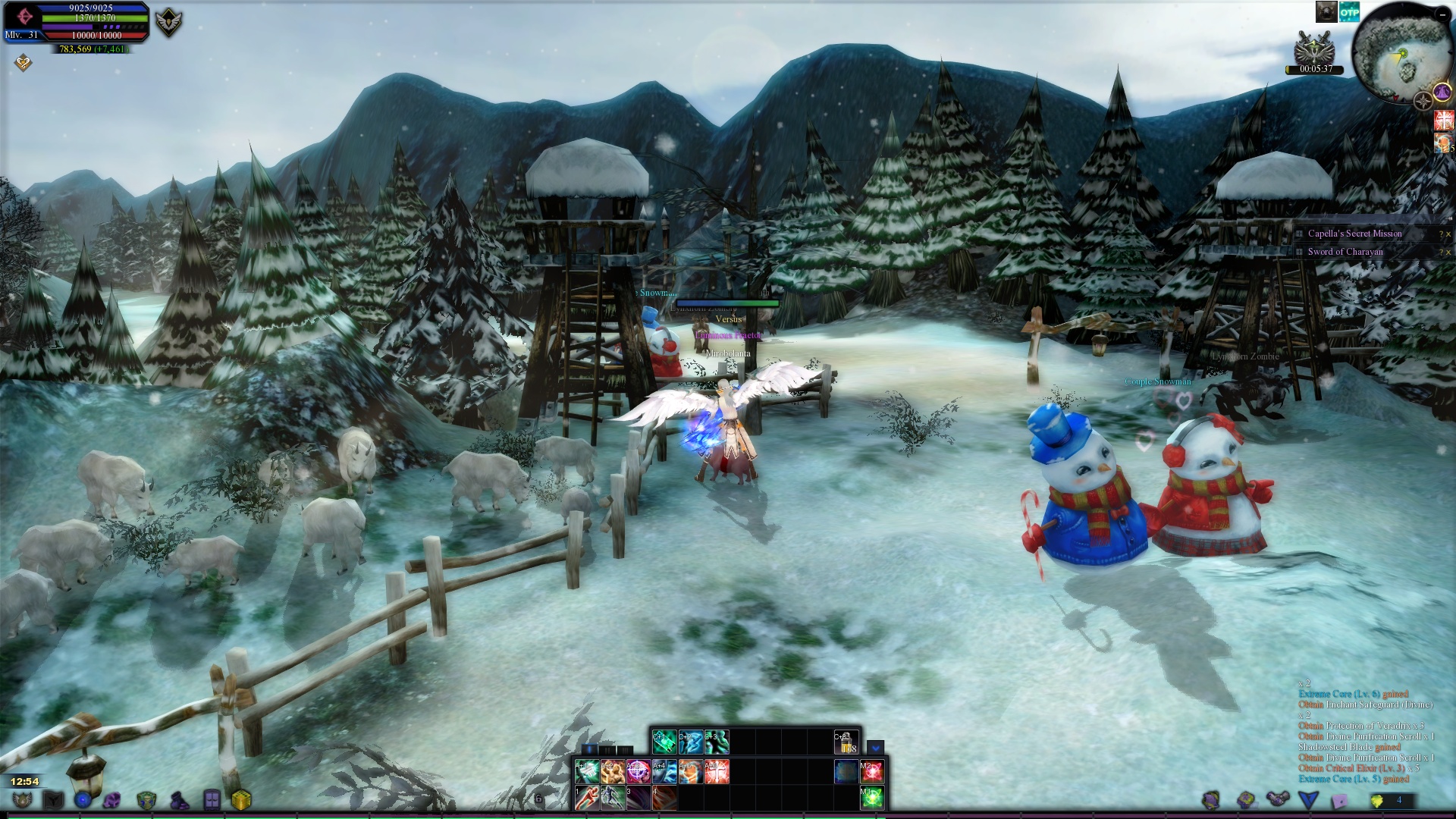The height and width of the screenshot is (819, 1456).
Task: Minimize the minimap with the minus button
Action: click(x=1442, y=14)
